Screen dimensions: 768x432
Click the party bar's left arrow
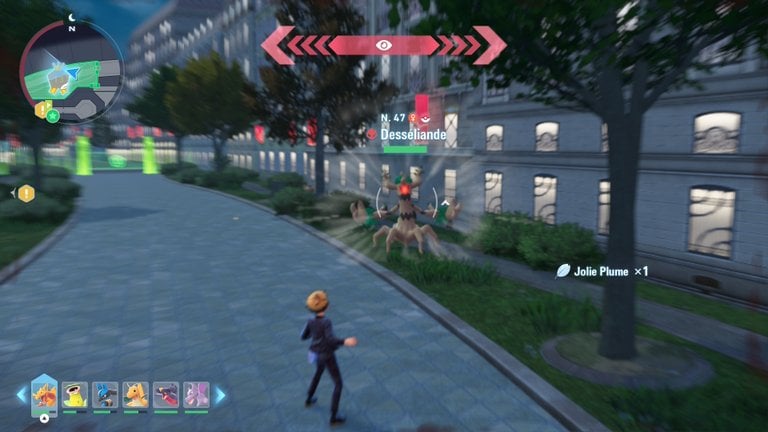point(21,396)
